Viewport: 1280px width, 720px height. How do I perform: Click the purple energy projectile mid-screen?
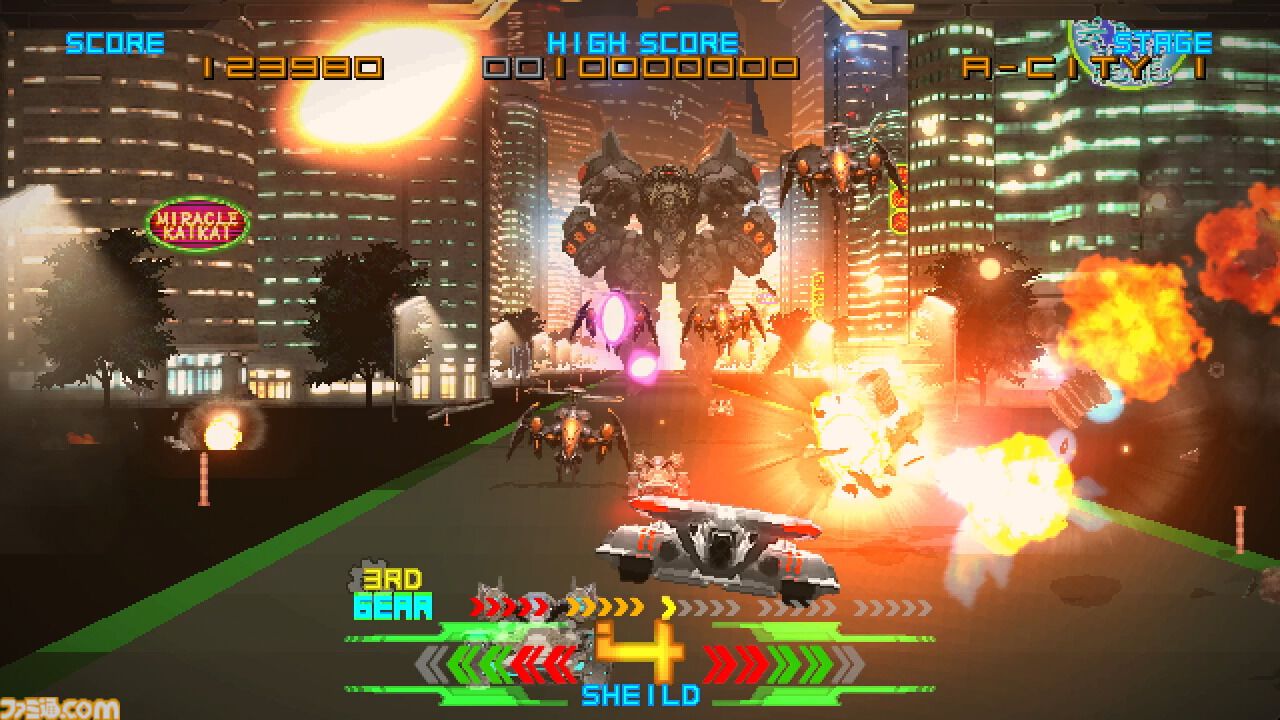click(x=614, y=317)
